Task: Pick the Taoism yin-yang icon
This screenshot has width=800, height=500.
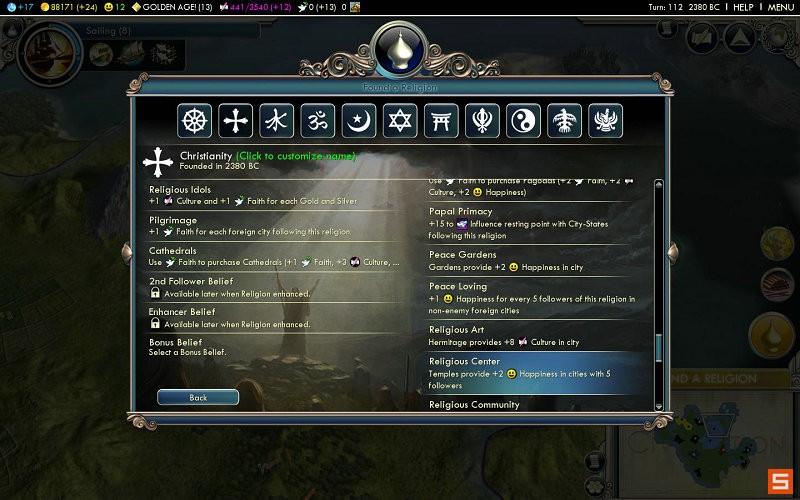Action: 523,121
